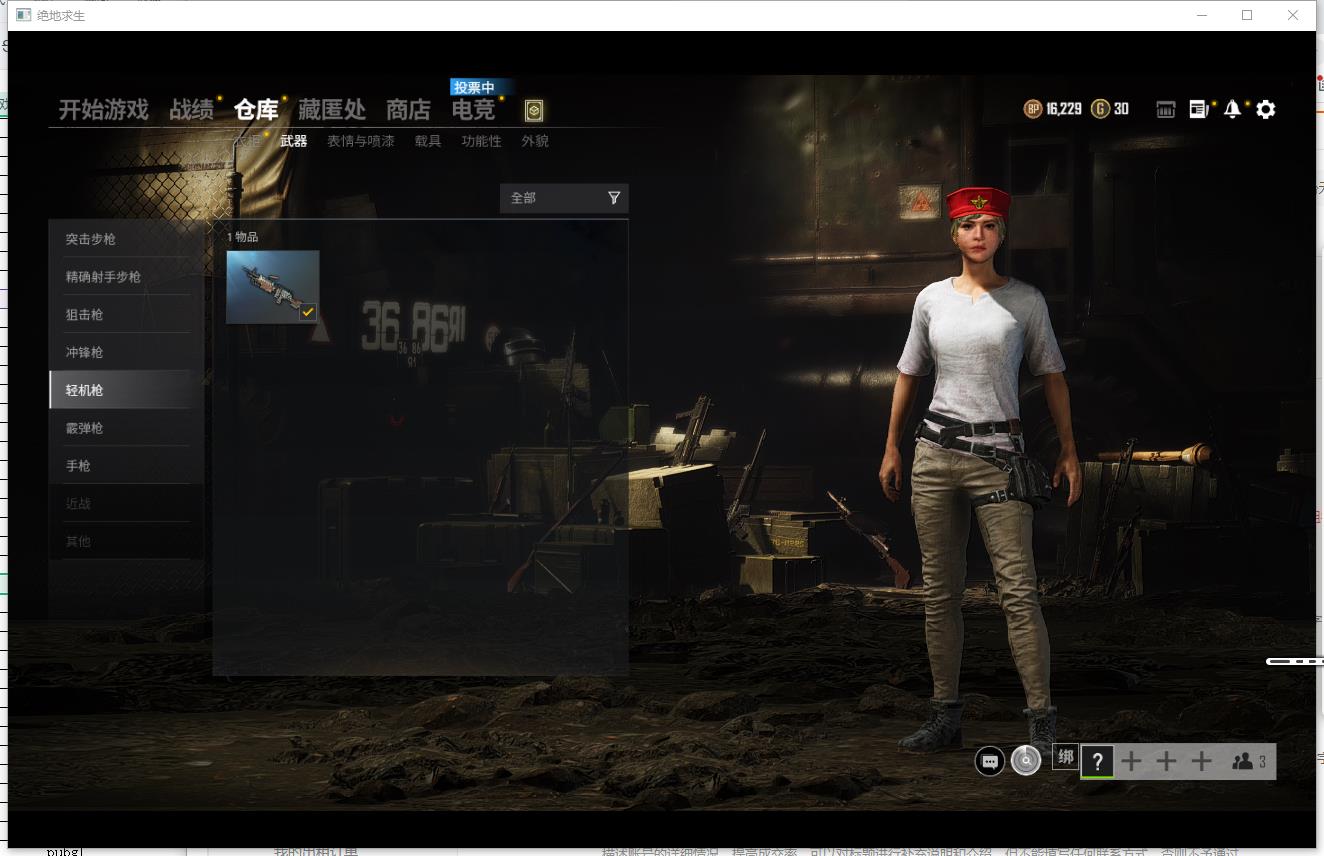
Task: Open the in-game chat bubble icon
Action: click(989, 761)
